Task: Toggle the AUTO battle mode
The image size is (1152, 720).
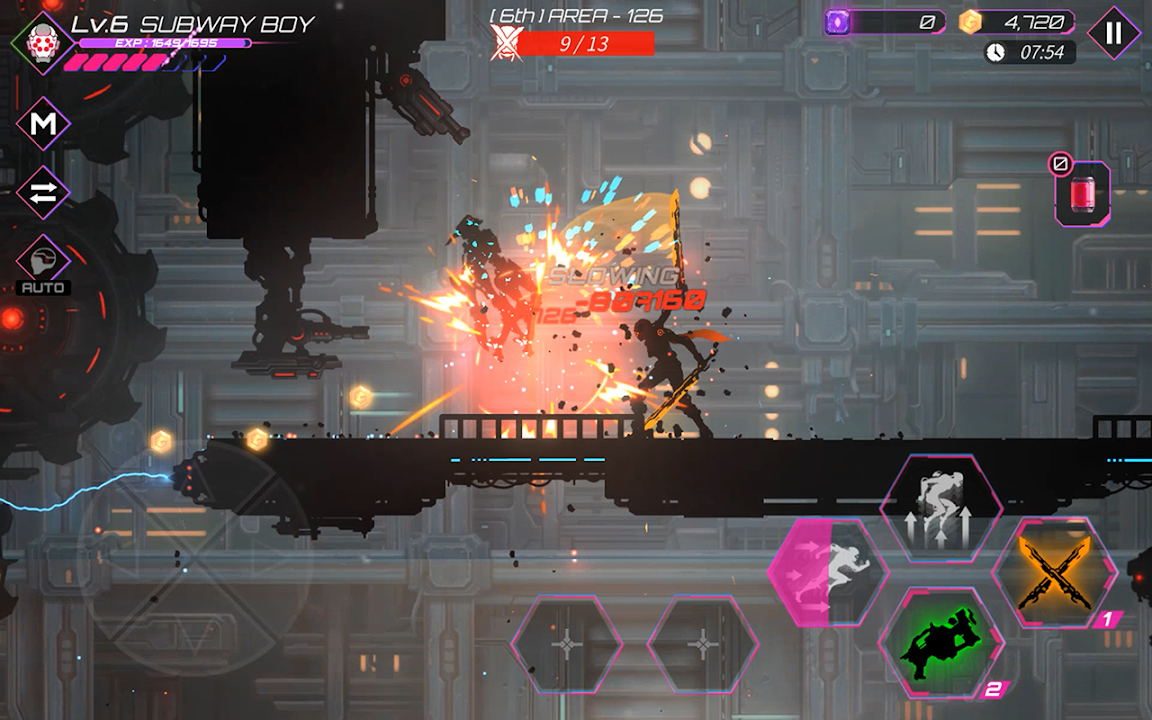Action: tap(43, 265)
